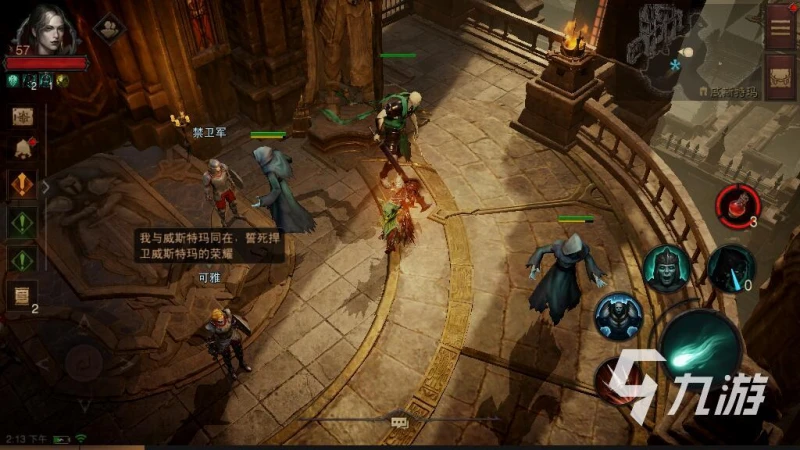
Task: Activate the hooded skull summon skill
Action: [665, 268]
